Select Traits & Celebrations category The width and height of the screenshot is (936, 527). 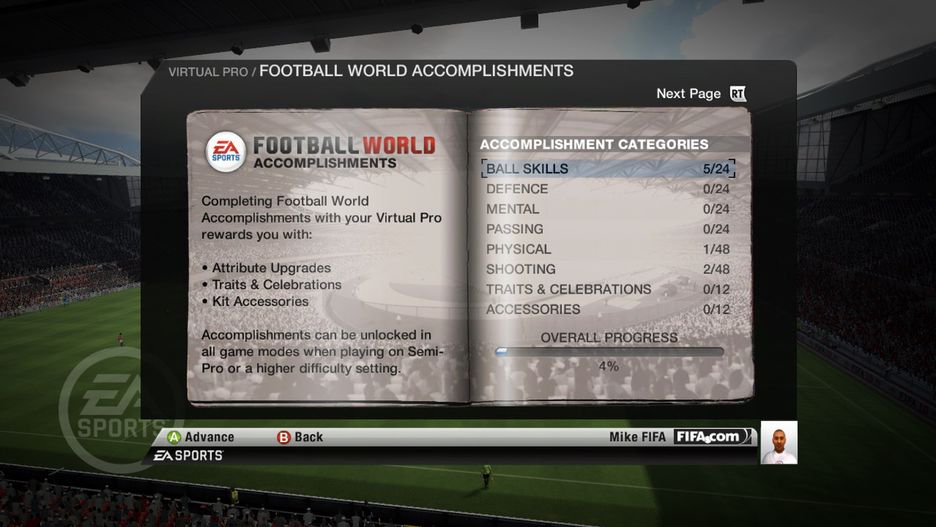pyautogui.click(x=607, y=289)
